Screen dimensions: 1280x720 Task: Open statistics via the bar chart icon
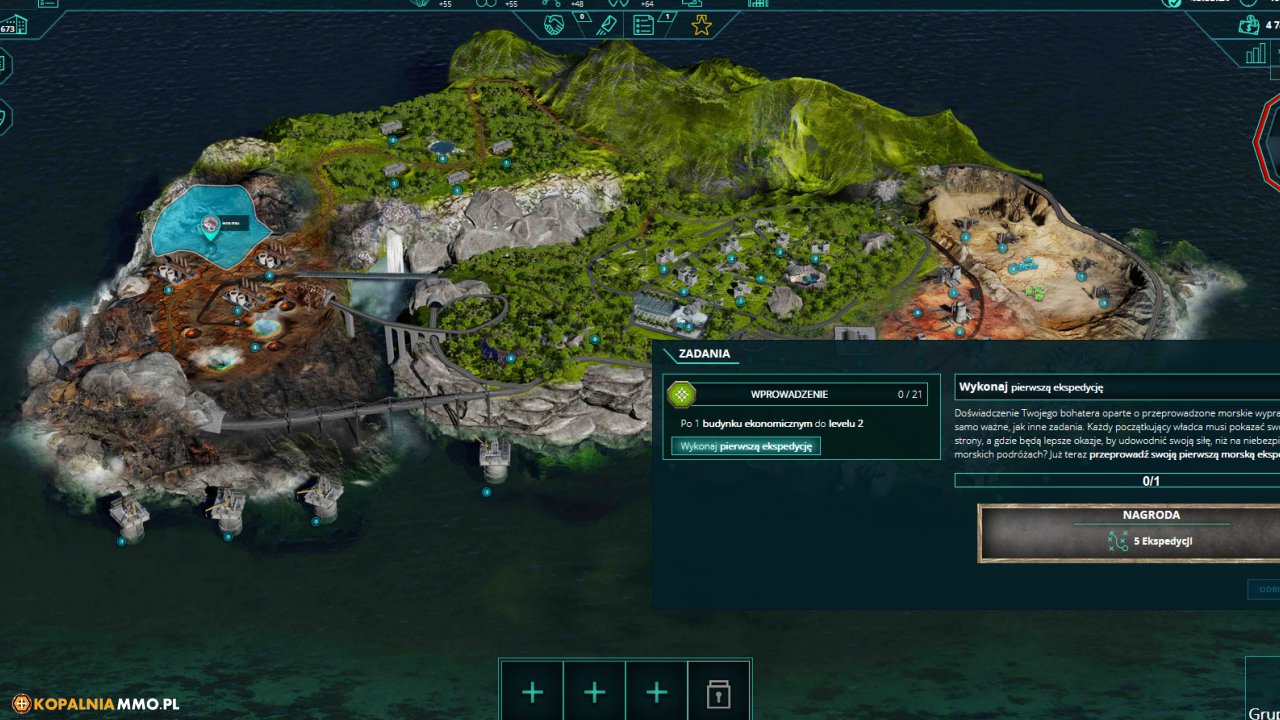[x=1256, y=52]
